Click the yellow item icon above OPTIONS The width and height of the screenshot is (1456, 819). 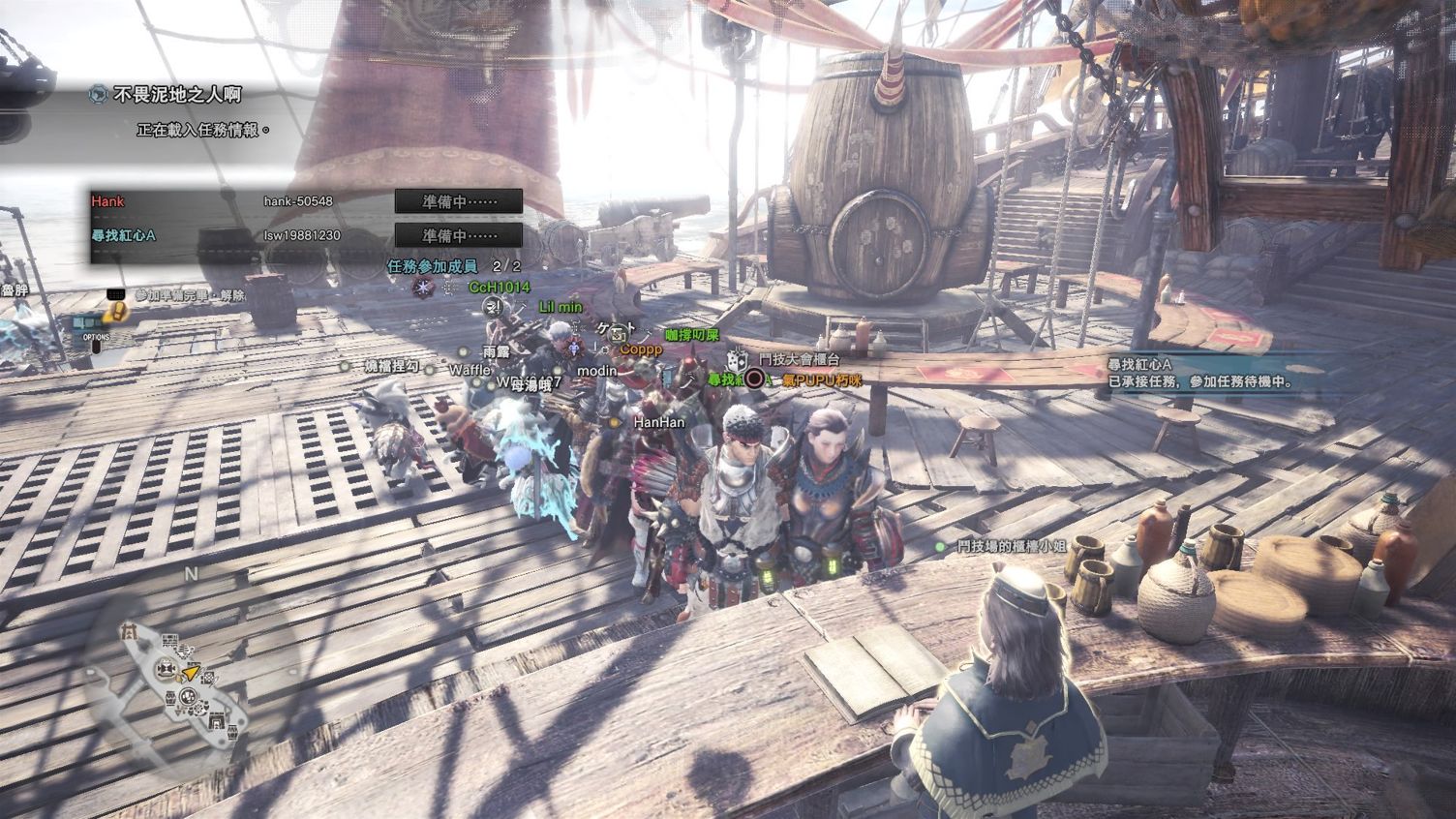pos(116,312)
